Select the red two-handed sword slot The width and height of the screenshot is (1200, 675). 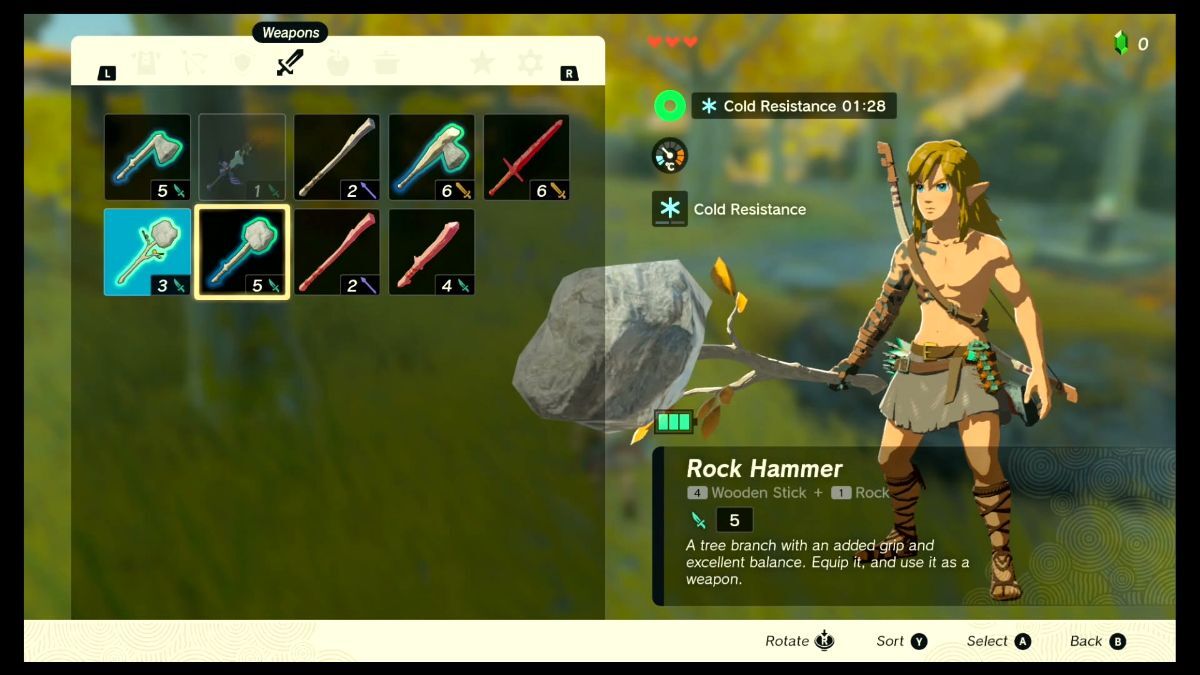[x=527, y=157]
